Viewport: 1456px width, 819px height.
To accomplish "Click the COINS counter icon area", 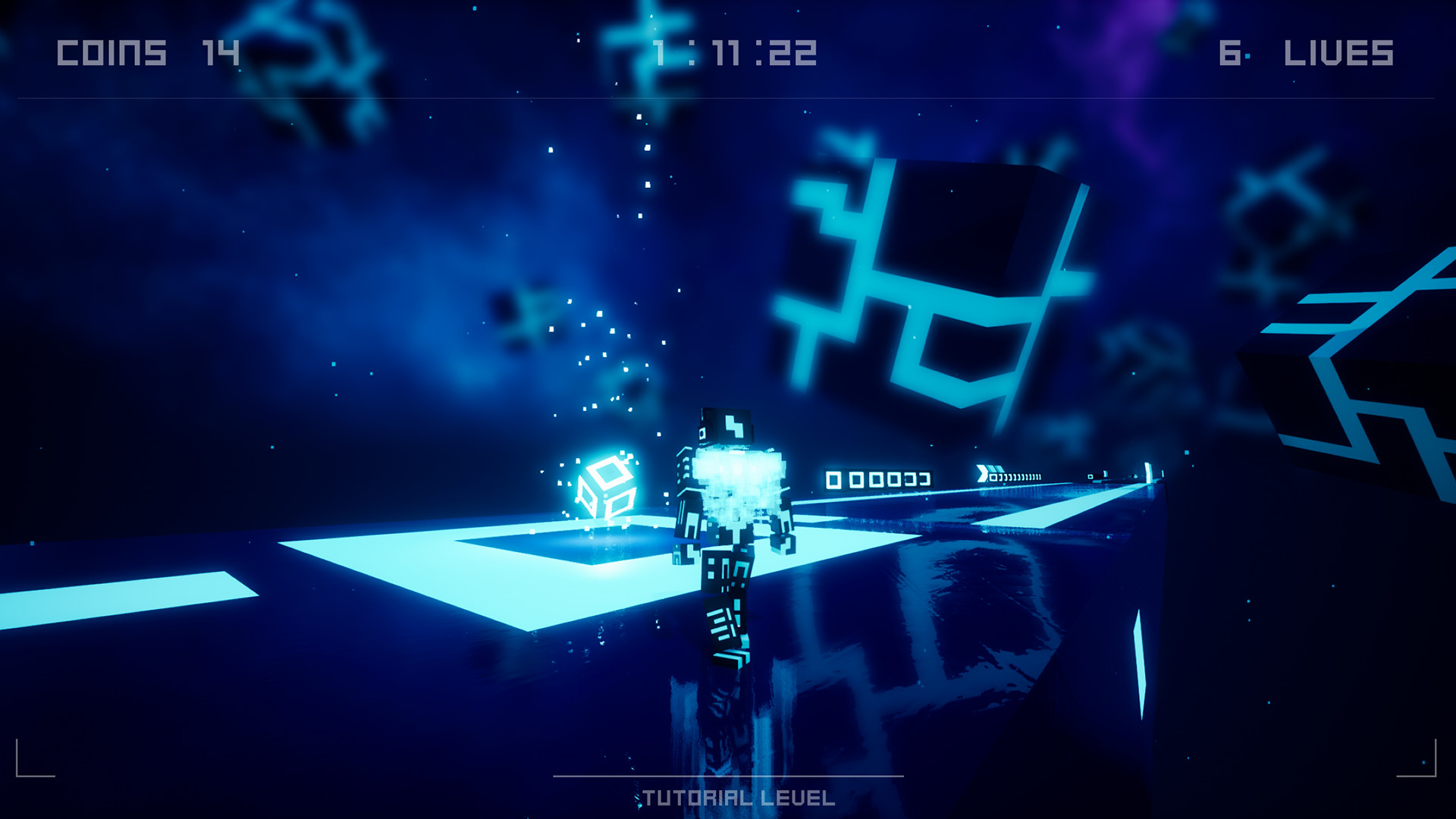I will [110, 52].
